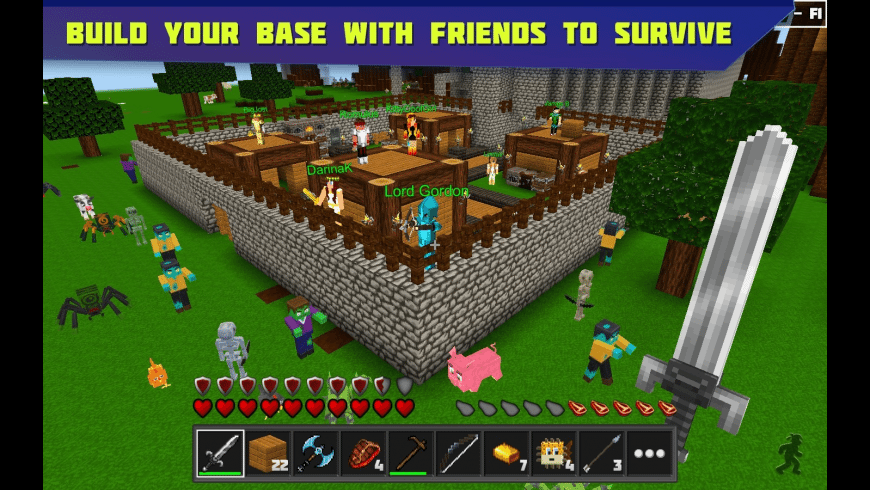The width and height of the screenshot is (870, 490).
Task: Equip the blue battle axe
Action: click(x=316, y=453)
